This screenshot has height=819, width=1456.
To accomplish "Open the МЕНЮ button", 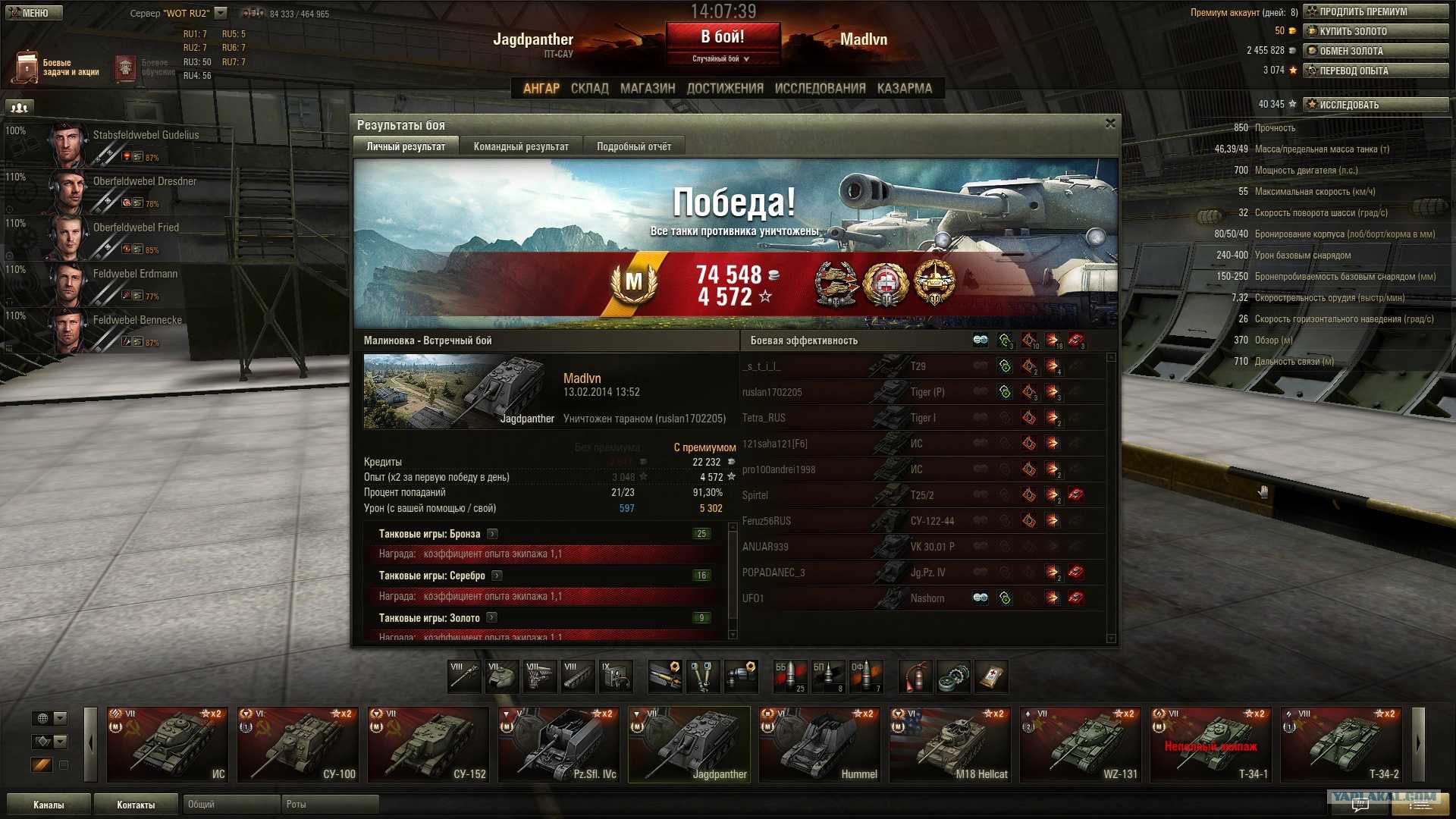I will pos(33,13).
